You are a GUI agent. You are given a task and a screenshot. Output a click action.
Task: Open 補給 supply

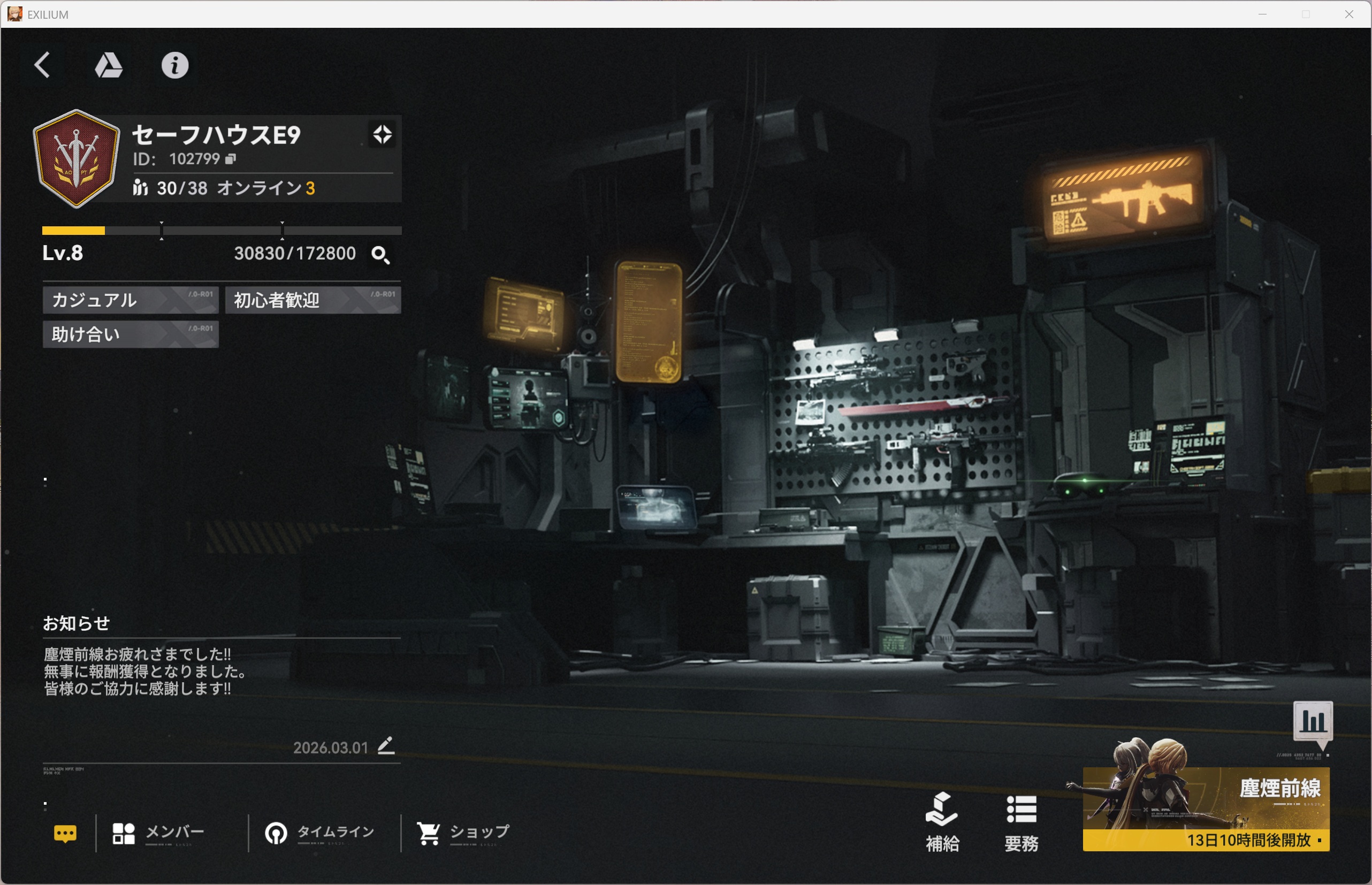pyautogui.click(x=942, y=822)
